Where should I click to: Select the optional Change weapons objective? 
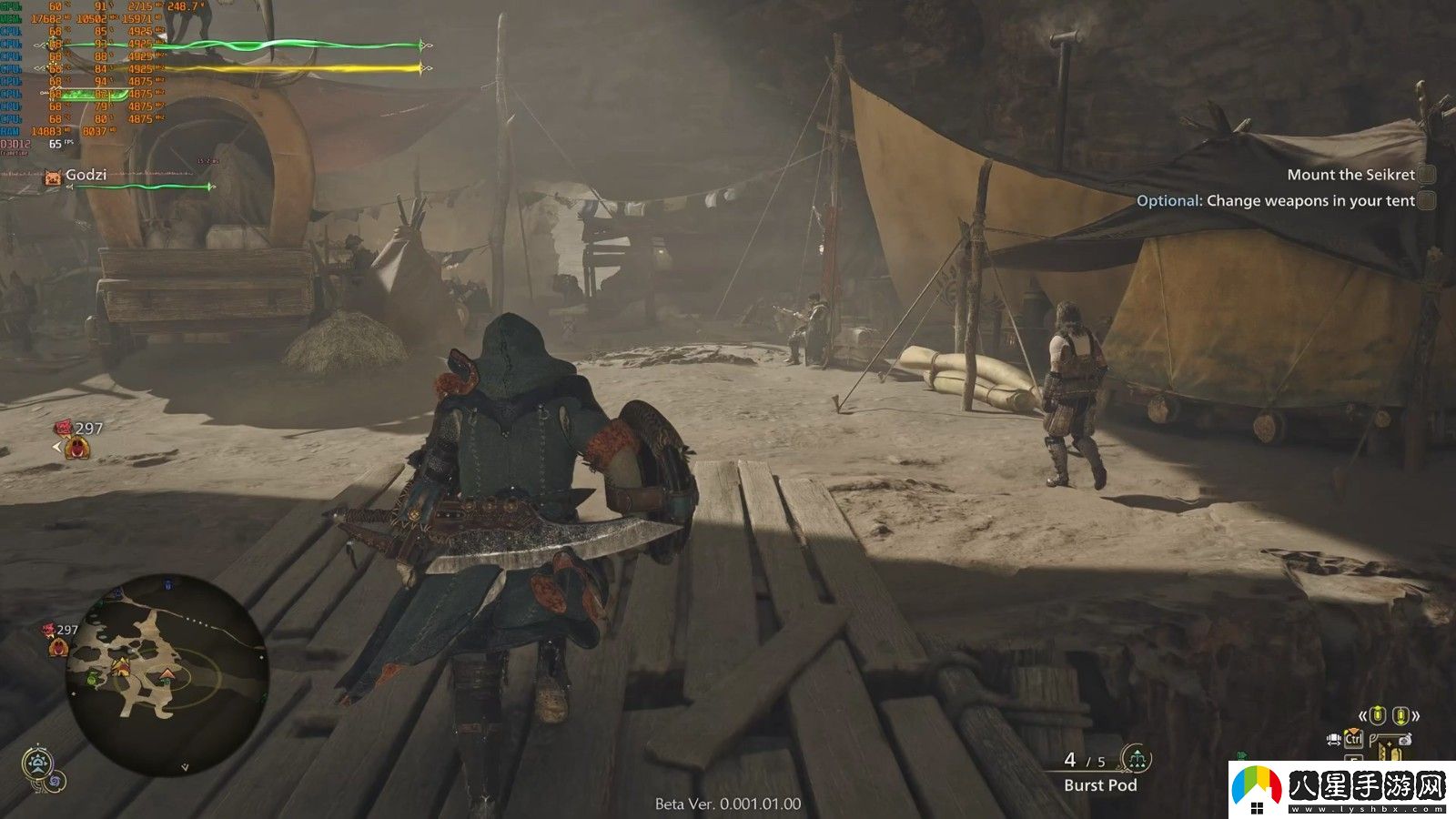click(1275, 200)
